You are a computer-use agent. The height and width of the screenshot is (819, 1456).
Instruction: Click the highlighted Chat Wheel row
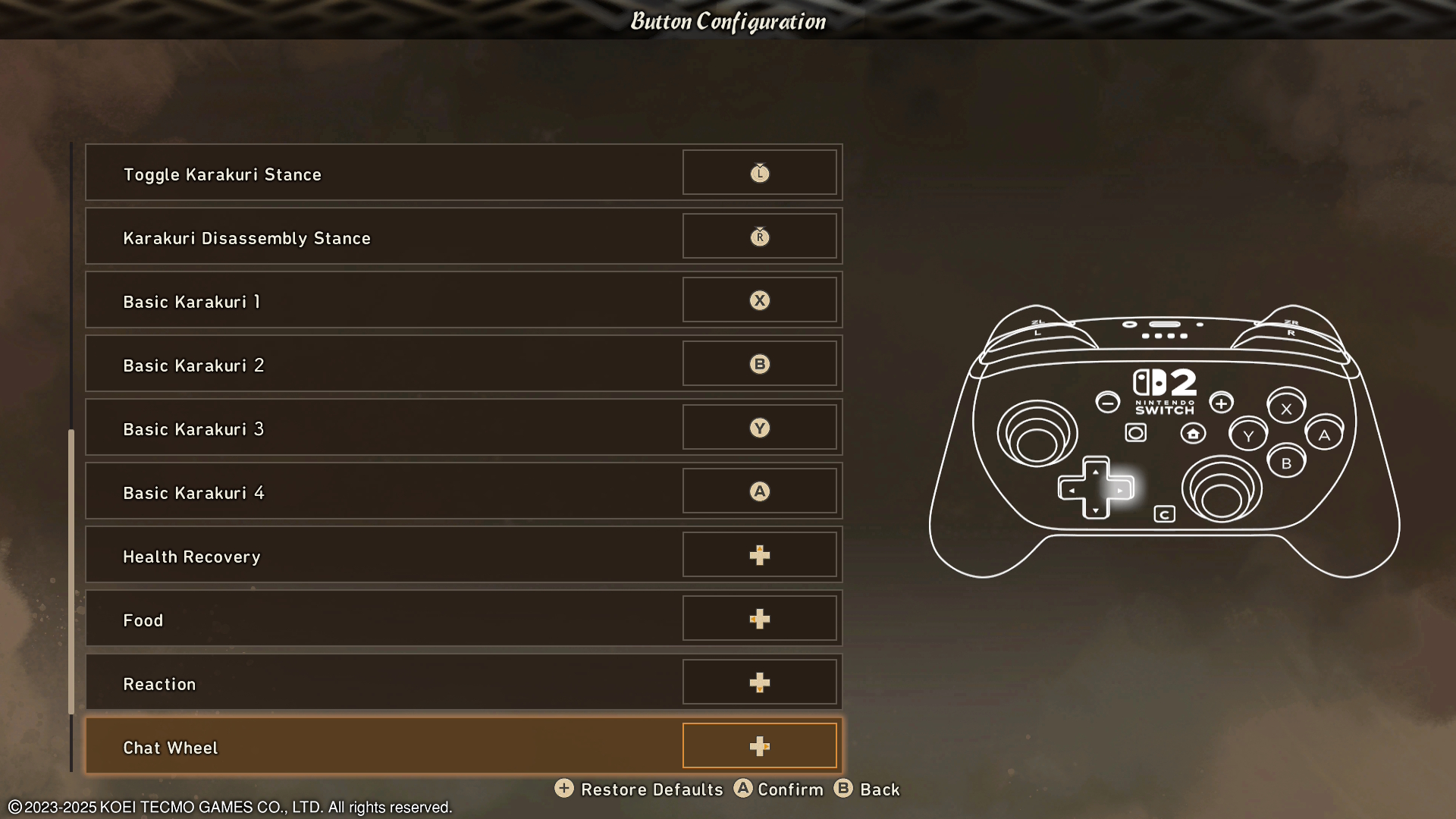(463, 746)
